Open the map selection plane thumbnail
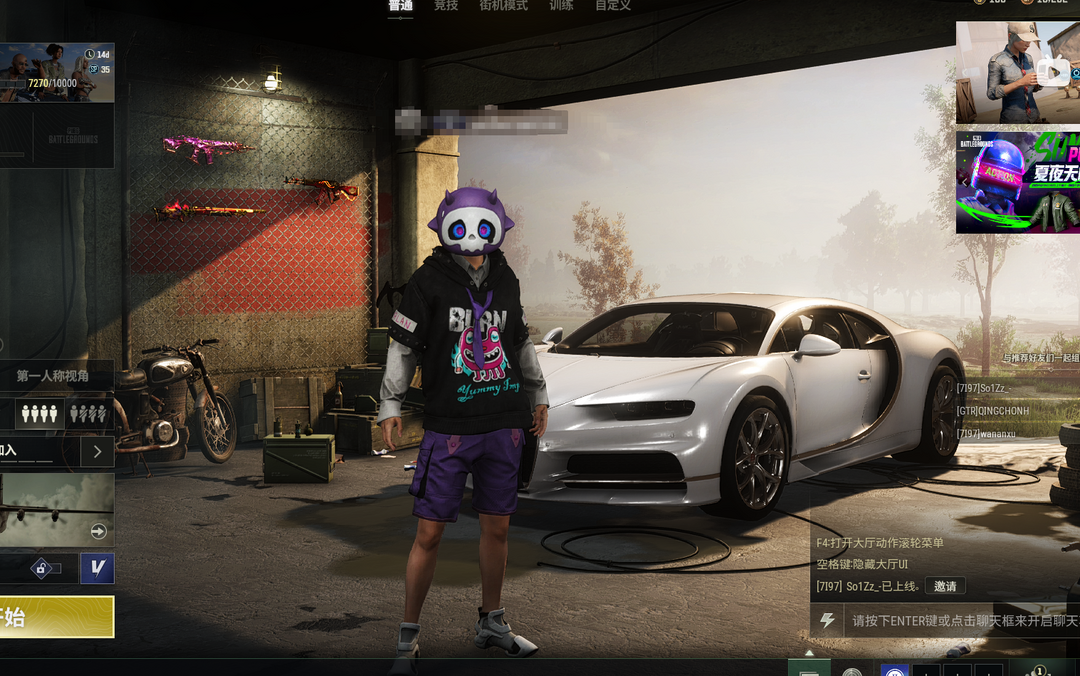This screenshot has height=676, width=1080. 56,509
